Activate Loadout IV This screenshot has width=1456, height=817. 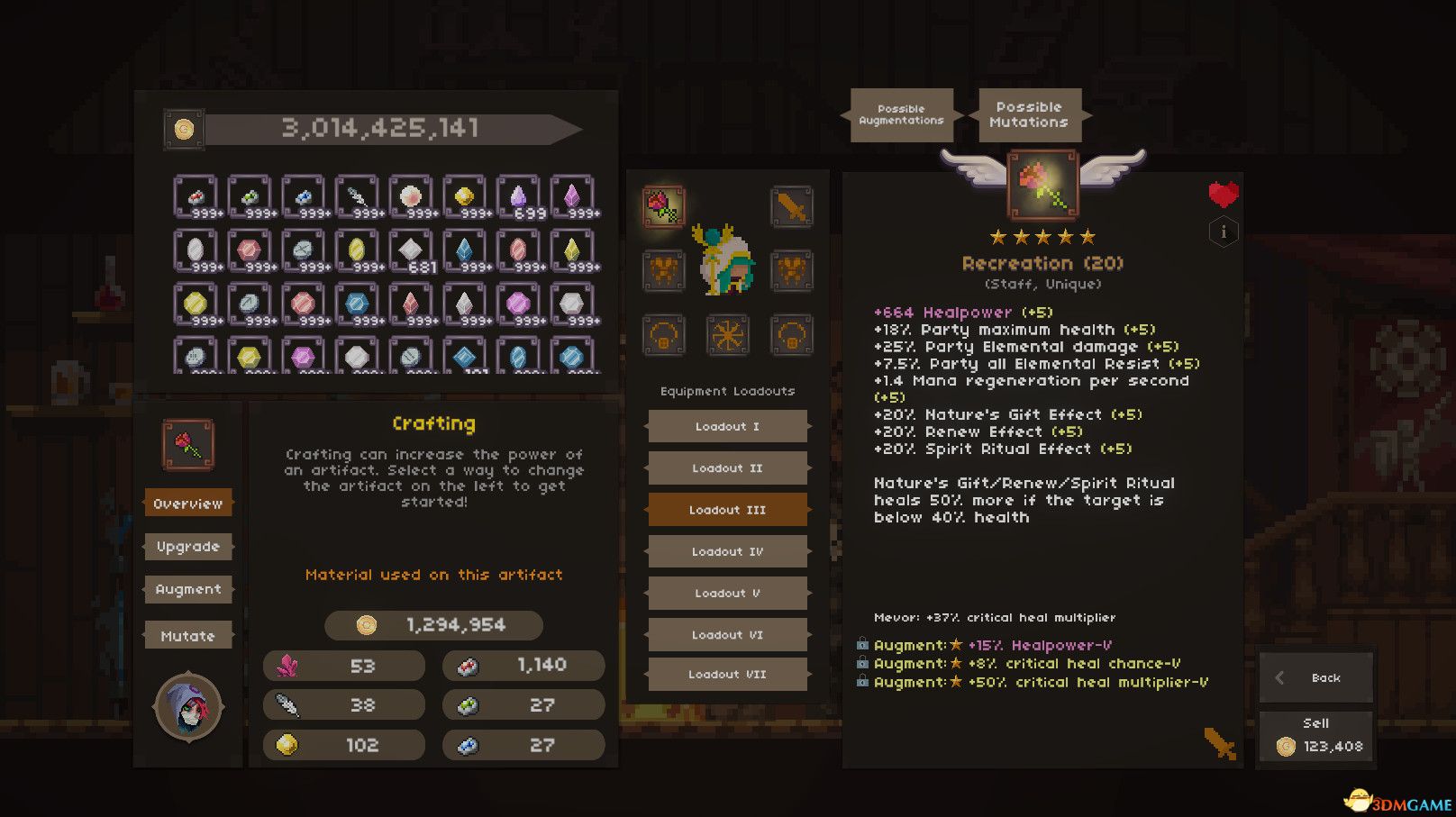coord(727,551)
